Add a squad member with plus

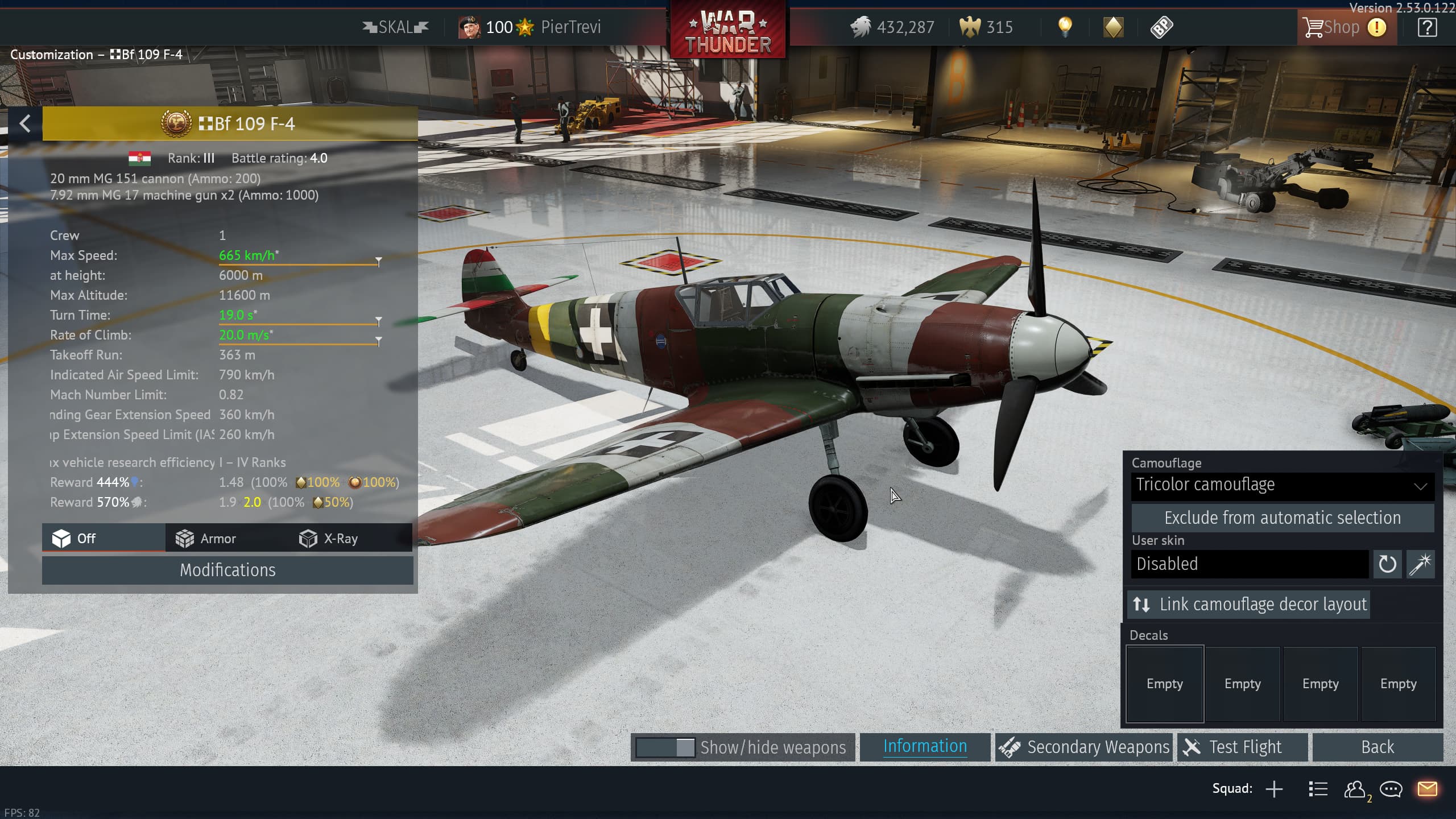pyautogui.click(x=1275, y=789)
